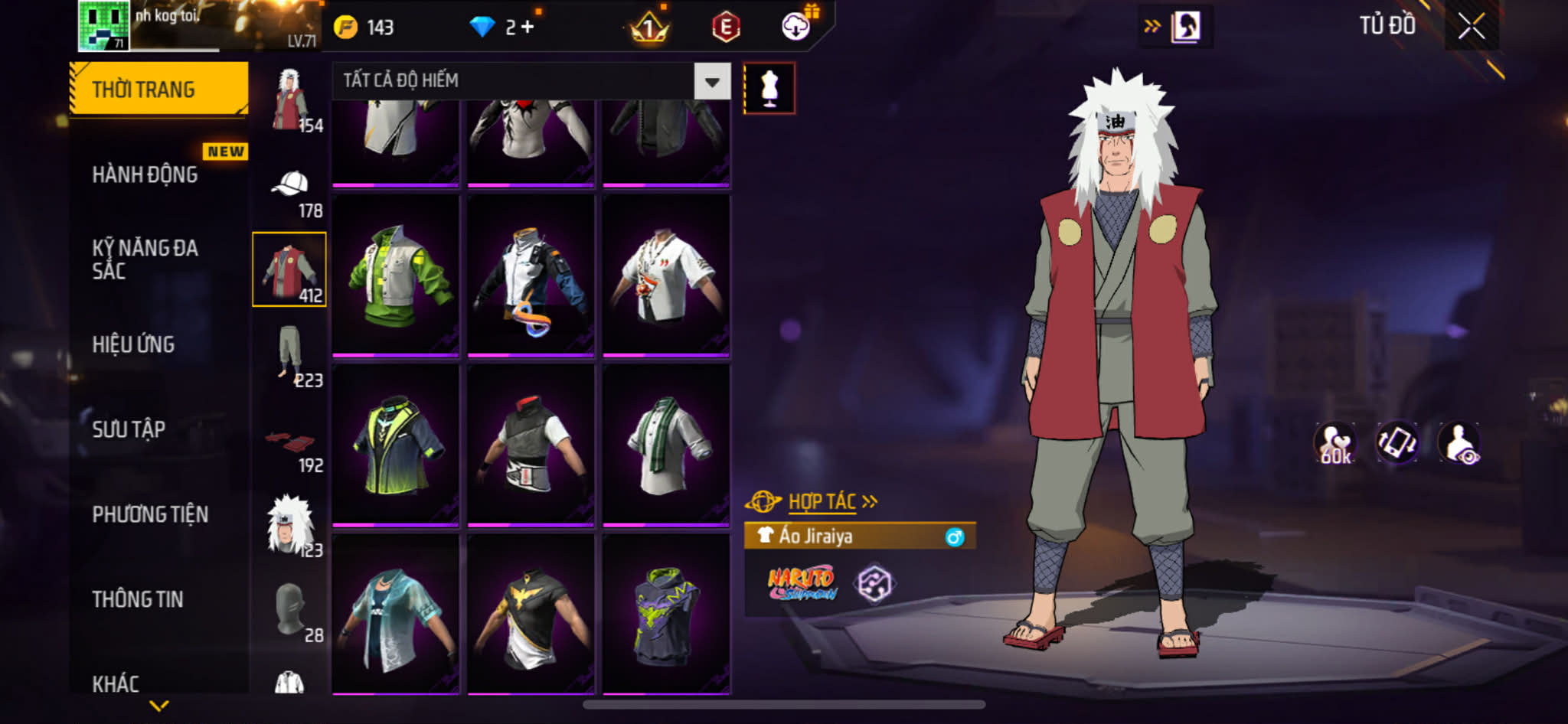The height and width of the screenshot is (724, 1568).
Task: Close the Tủ Đồ wardrobe screen
Action: pyautogui.click(x=1471, y=27)
